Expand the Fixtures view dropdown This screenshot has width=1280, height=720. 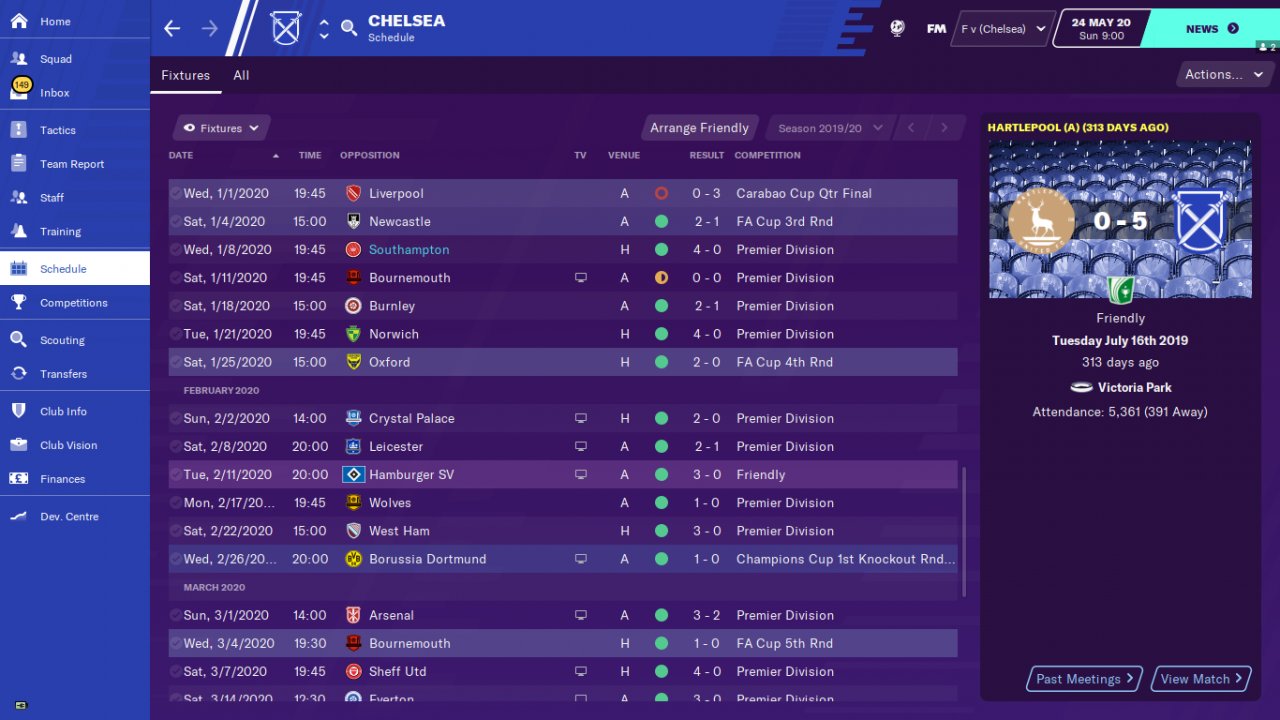[x=221, y=128]
